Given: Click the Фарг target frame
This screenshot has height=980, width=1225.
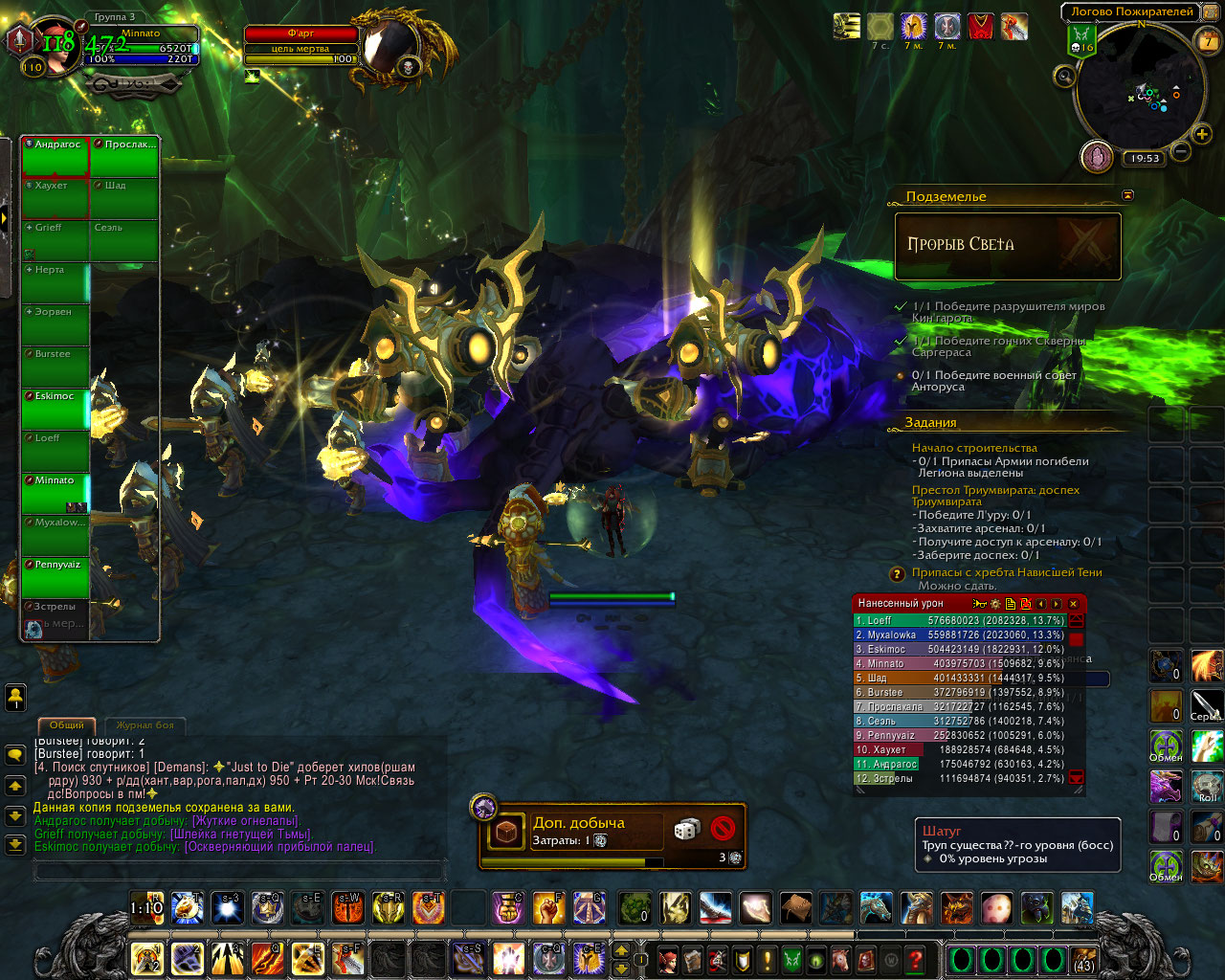Looking at the screenshot, I should (x=301, y=33).
